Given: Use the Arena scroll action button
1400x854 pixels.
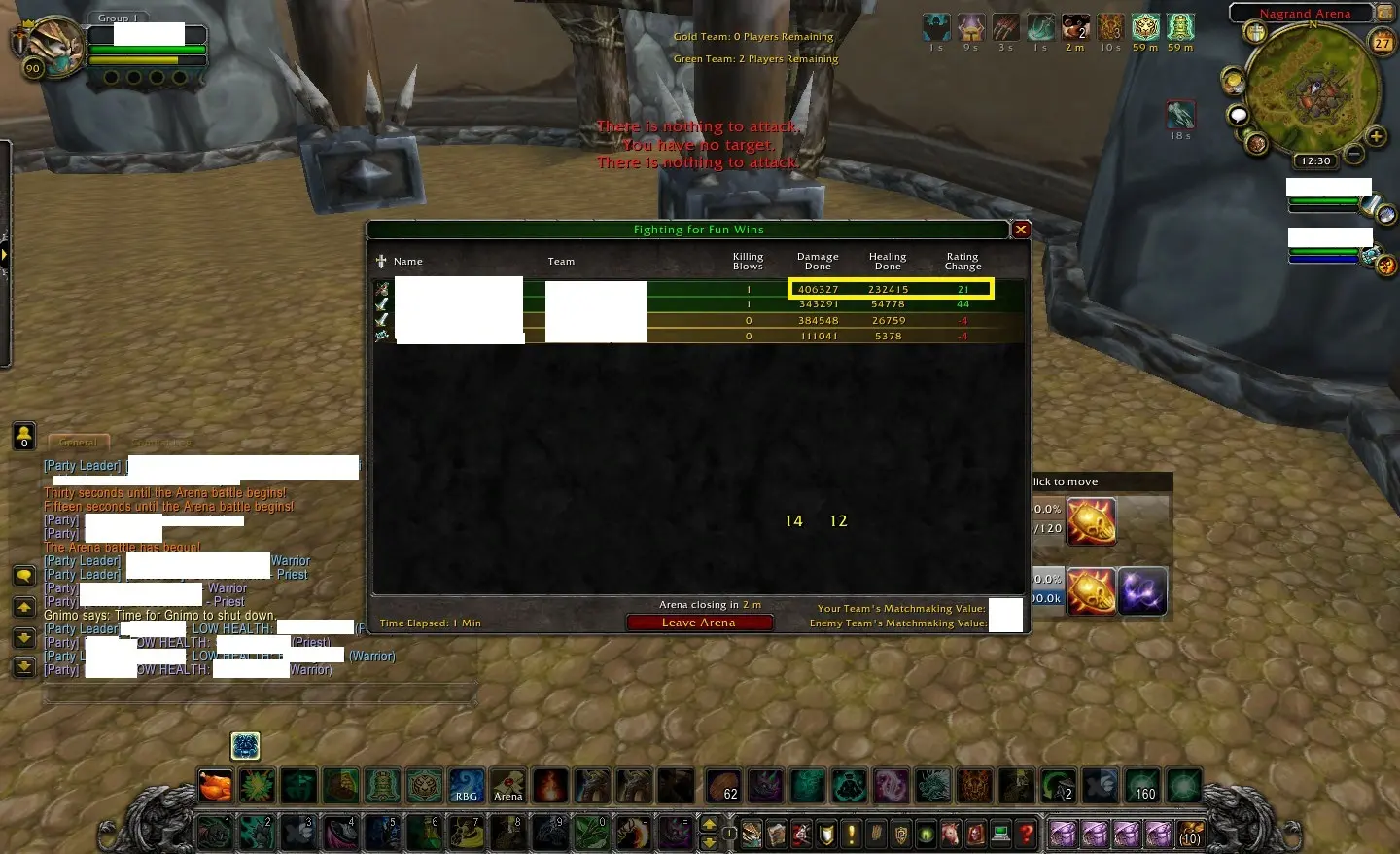Looking at the screenshot, I should point(507,786).
